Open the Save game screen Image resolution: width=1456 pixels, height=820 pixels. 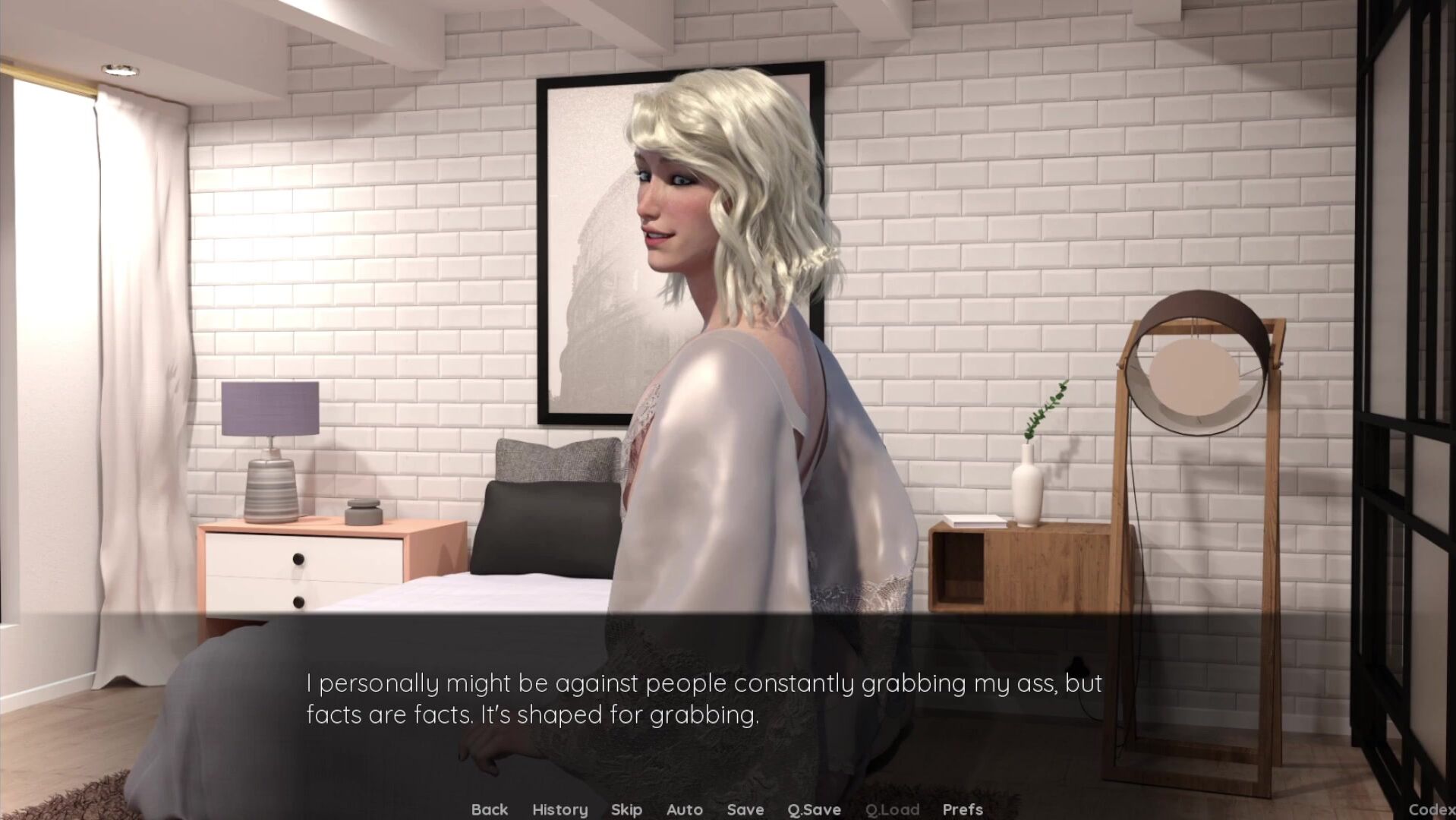point(745,809)
